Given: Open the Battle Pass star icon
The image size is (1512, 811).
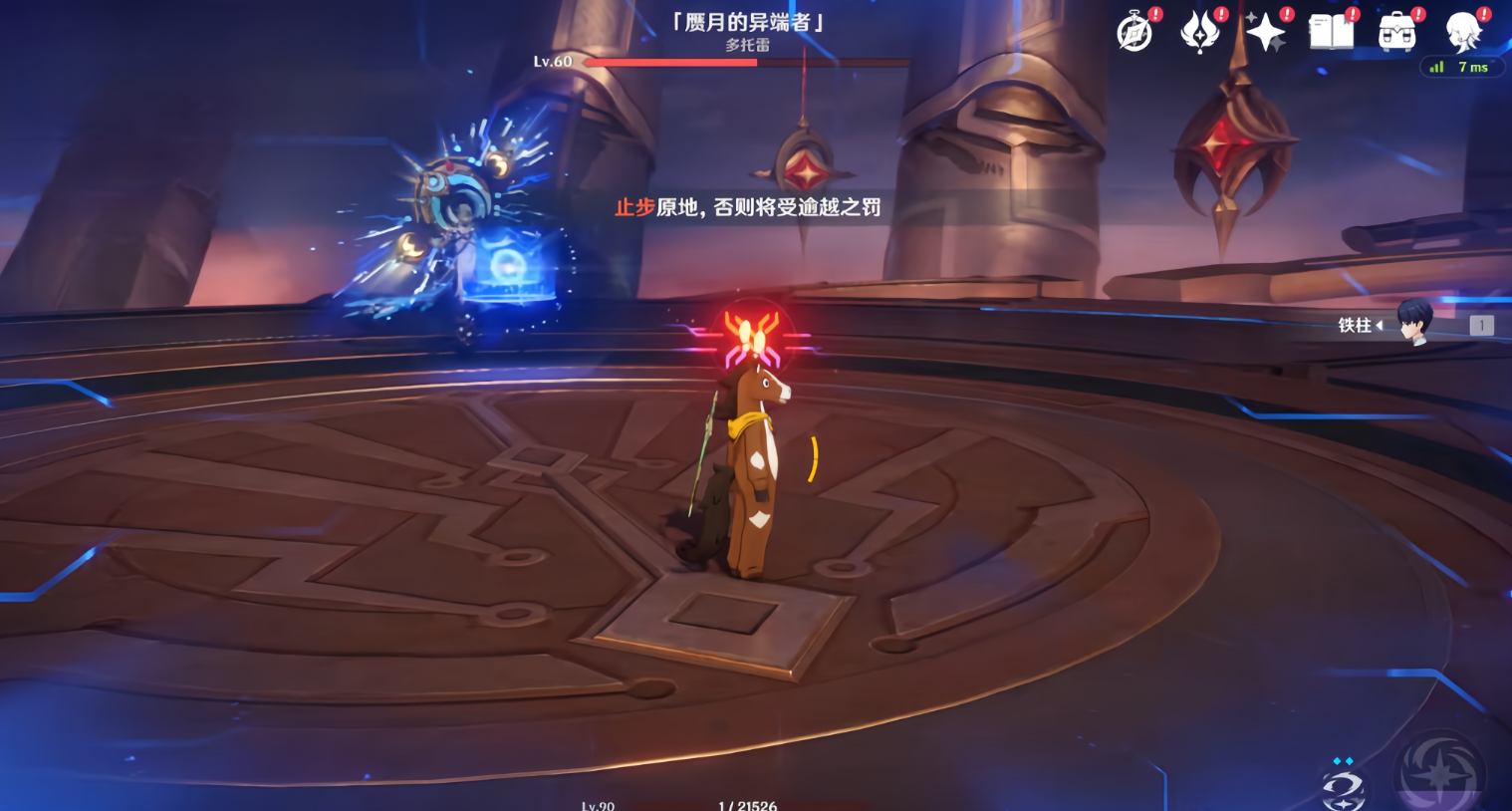Looking at the screenshot, I should tap(1264, 31).
